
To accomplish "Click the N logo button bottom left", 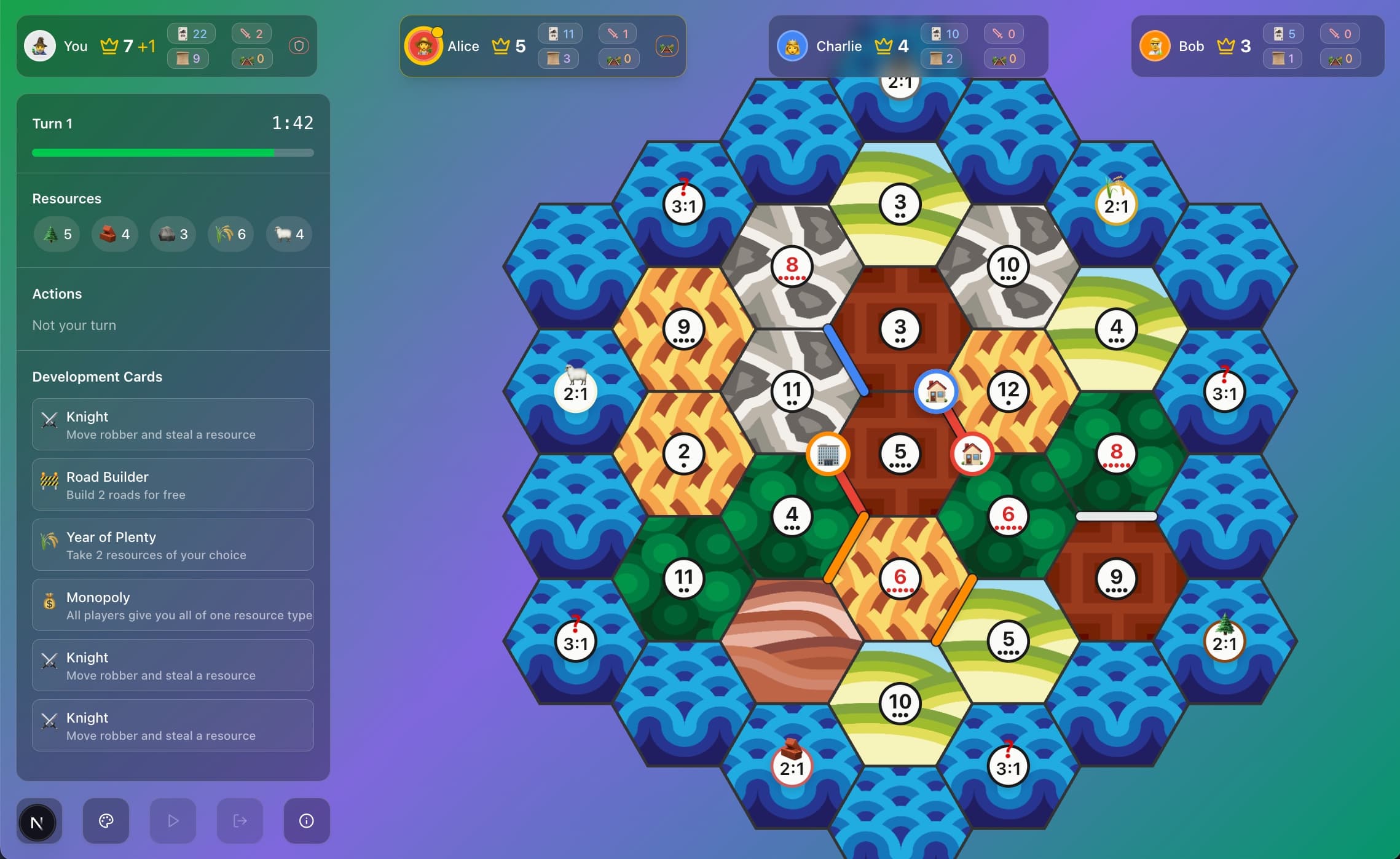I will coord(39,821).
